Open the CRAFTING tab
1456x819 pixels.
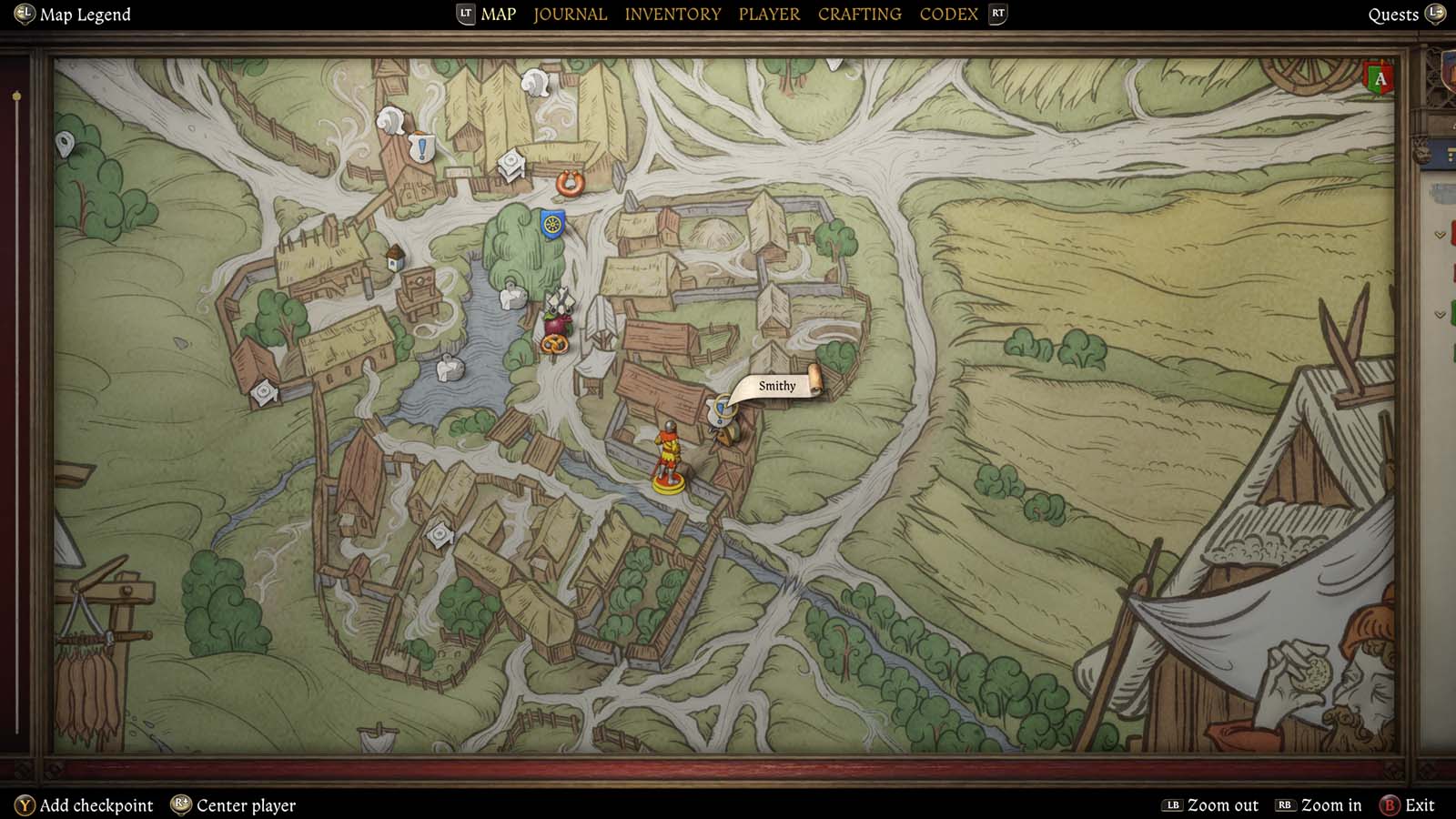858,14
